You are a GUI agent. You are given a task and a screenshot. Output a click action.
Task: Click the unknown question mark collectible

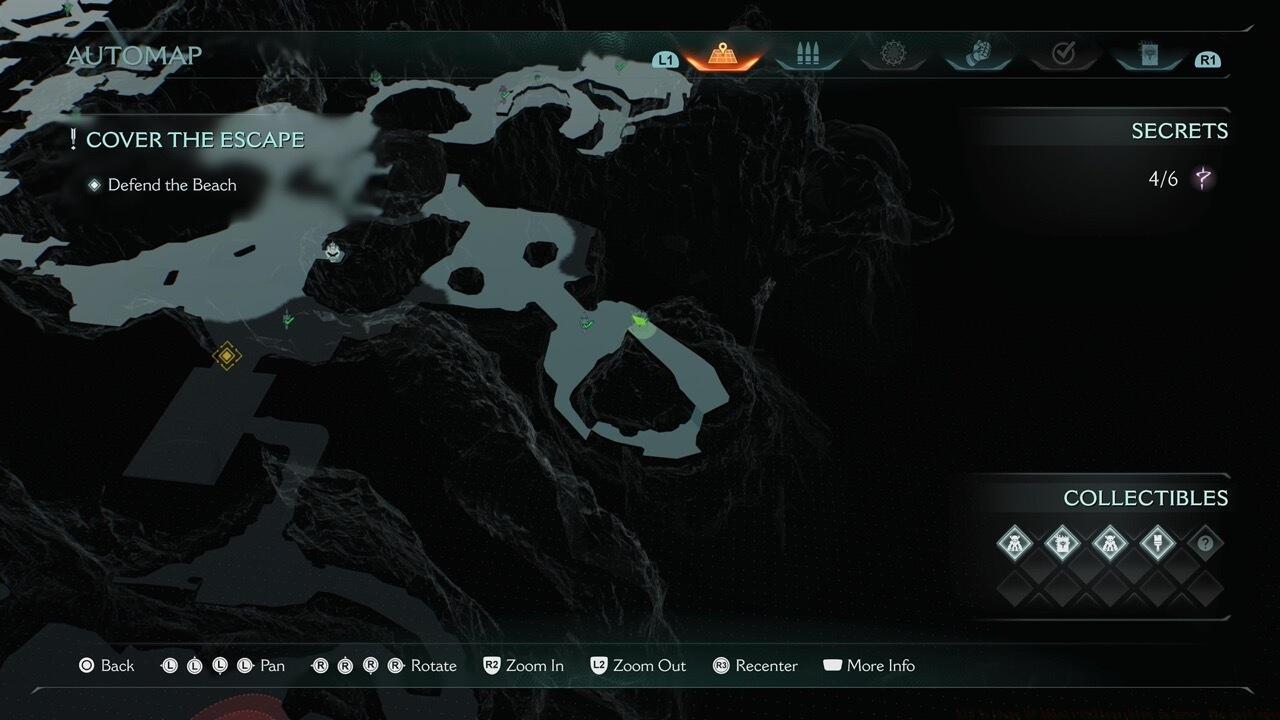coord(1205,544)
